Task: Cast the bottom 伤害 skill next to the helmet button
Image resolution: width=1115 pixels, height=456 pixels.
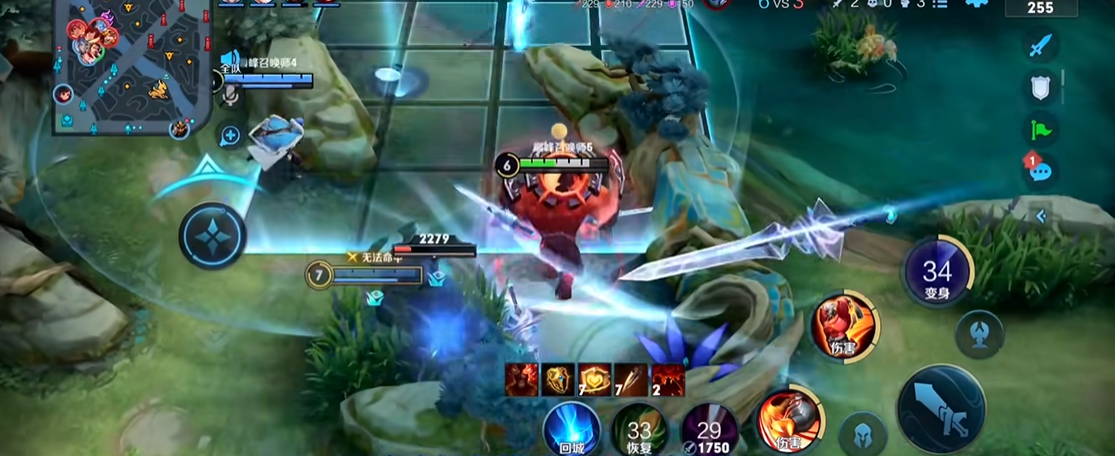Action: [x=789, y=420]
